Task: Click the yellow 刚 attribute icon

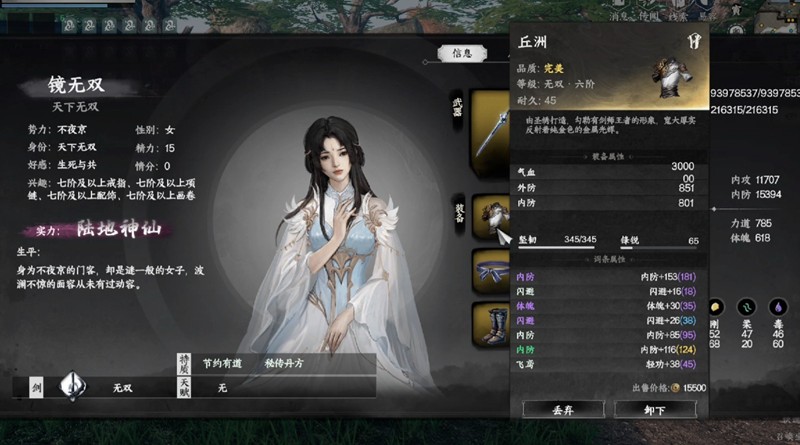Action: click(x=715, y=307)
